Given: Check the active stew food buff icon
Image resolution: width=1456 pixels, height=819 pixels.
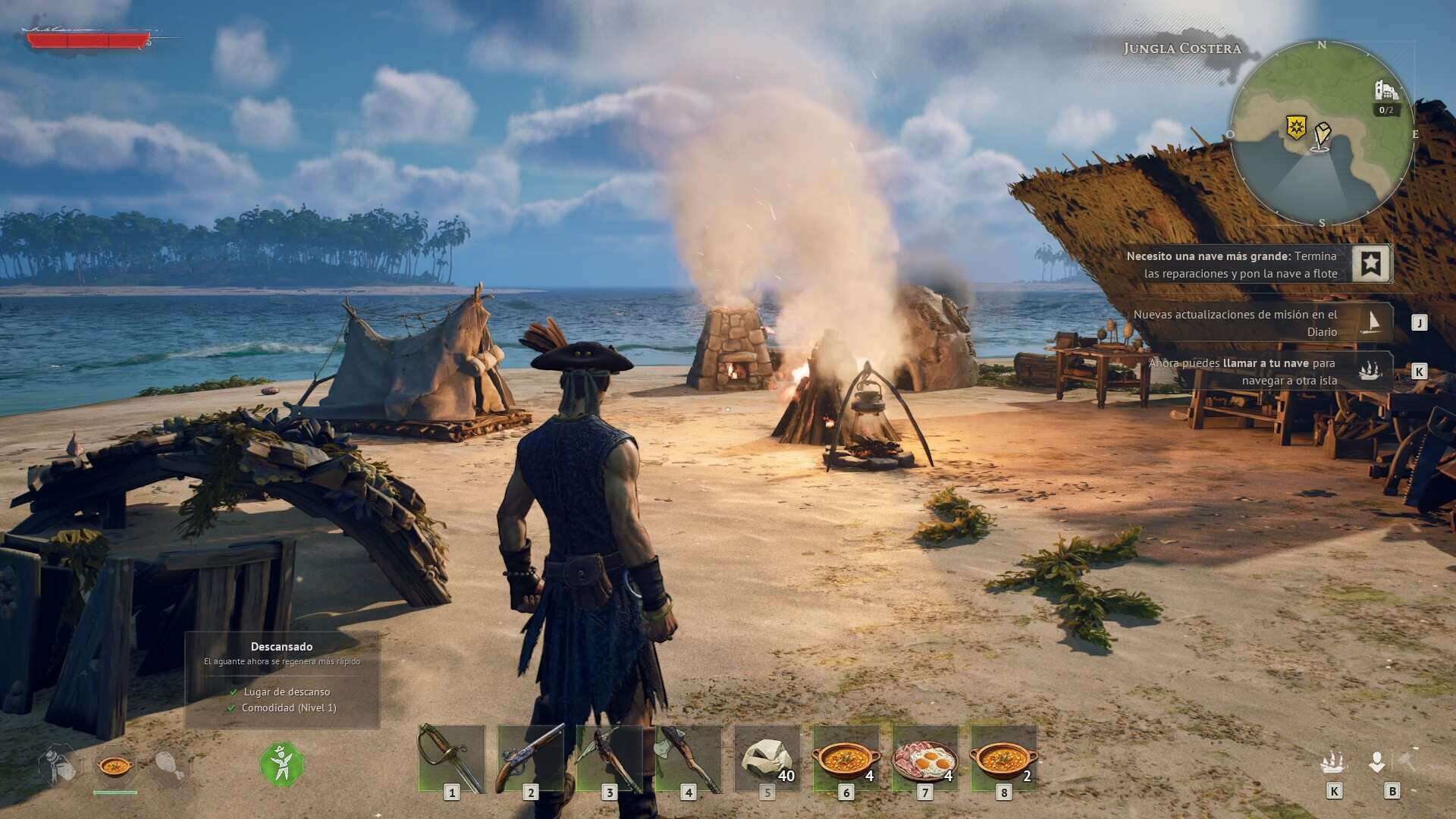Looking at the screenshot, I should coord(115,766).
